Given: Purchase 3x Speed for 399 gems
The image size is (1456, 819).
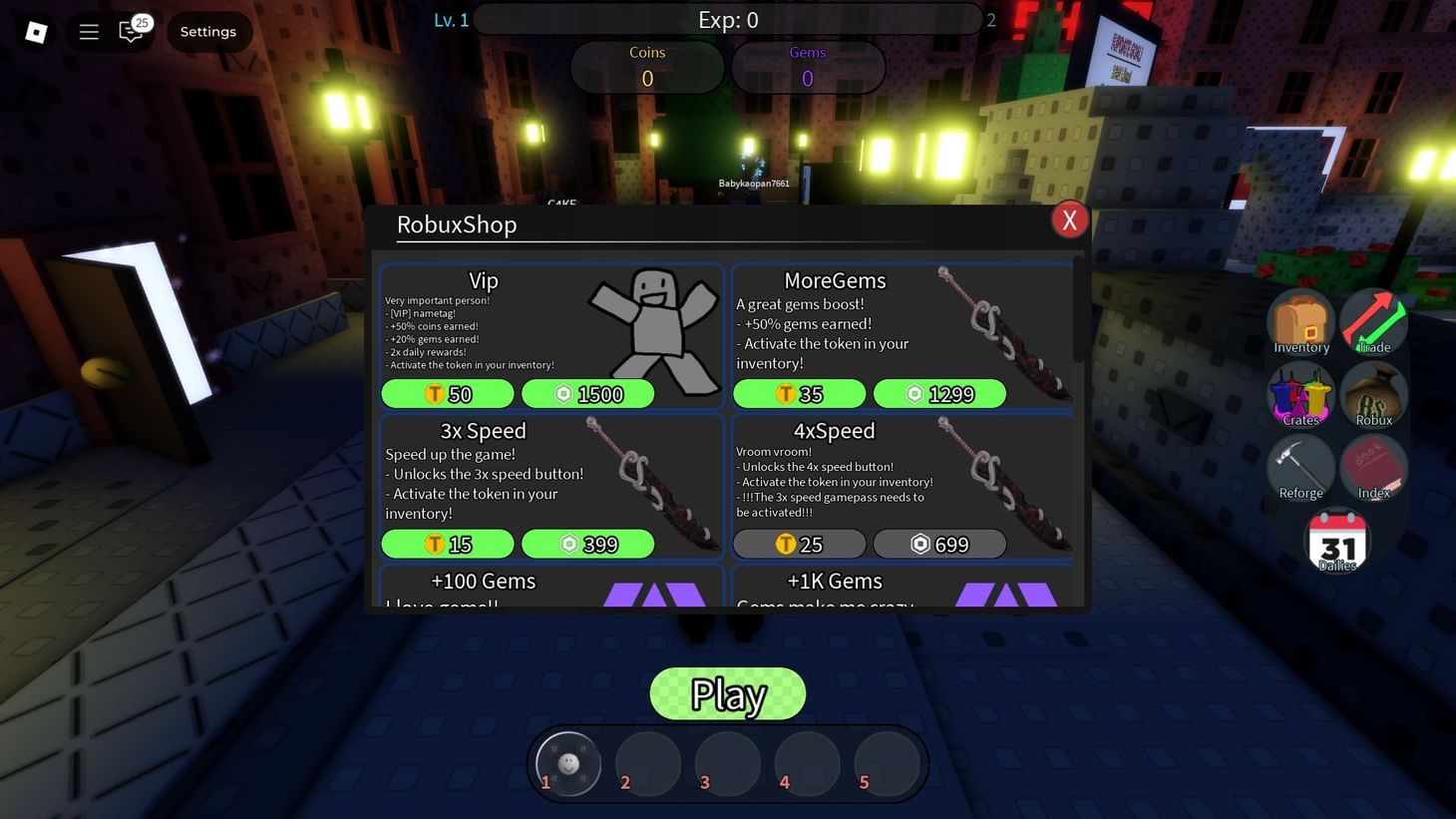Looking at the screenshot, I should pyautogui.click(x=588, y=544).
